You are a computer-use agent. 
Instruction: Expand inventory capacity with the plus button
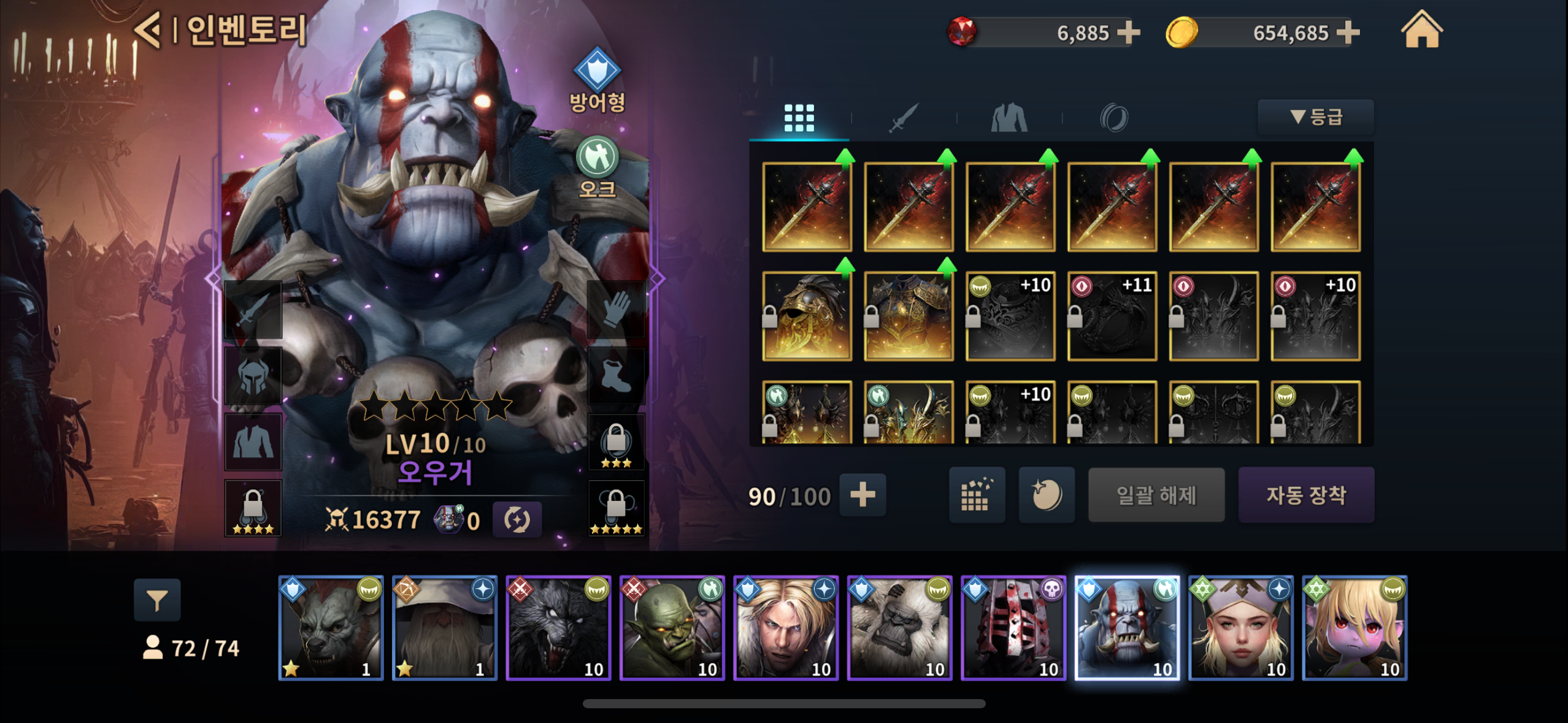coord(863,495)
